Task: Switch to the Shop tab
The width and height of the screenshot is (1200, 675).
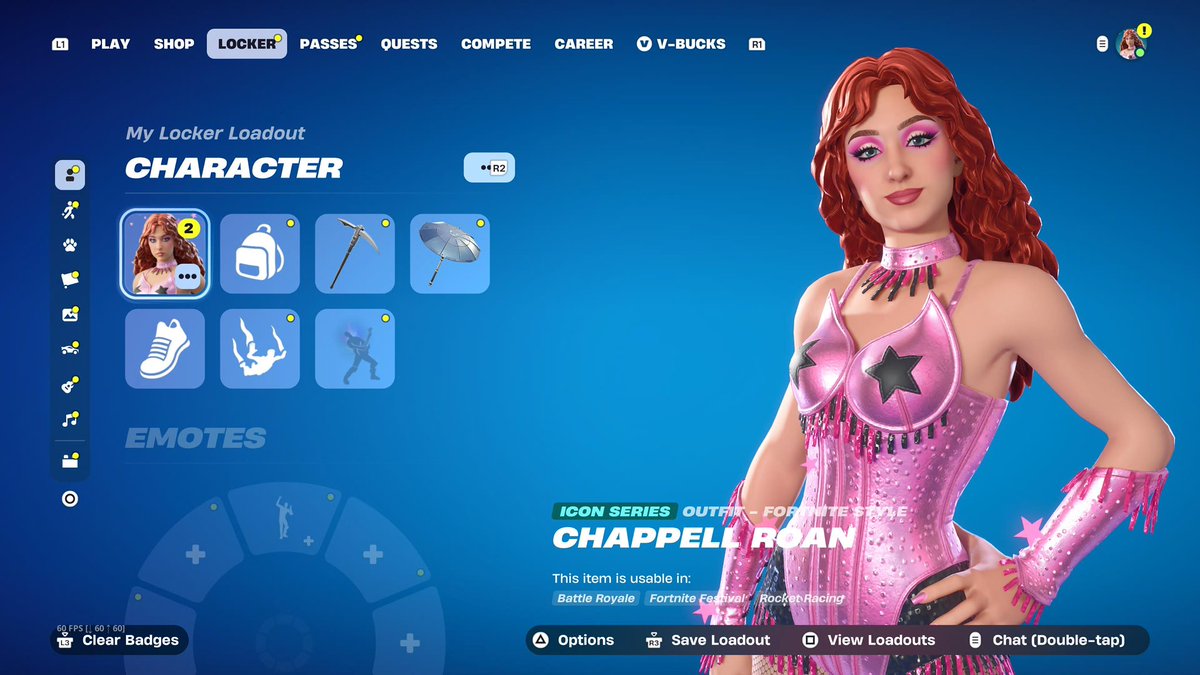Action: (172, 44)
